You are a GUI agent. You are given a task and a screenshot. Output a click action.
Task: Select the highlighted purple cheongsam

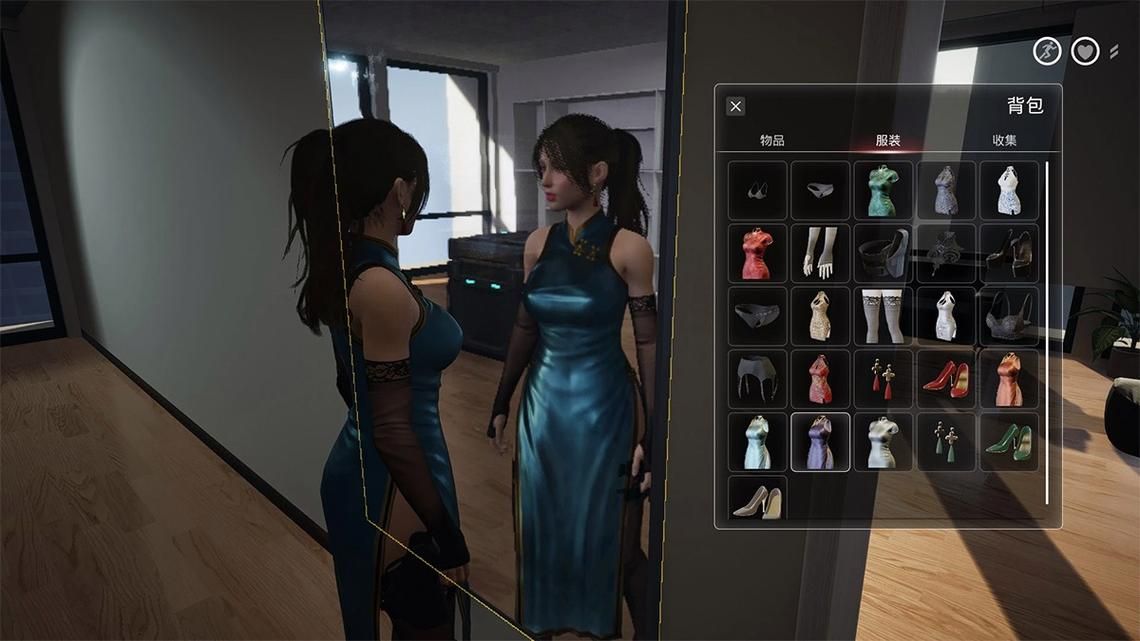pyautogui.click(x=820, y=442)
